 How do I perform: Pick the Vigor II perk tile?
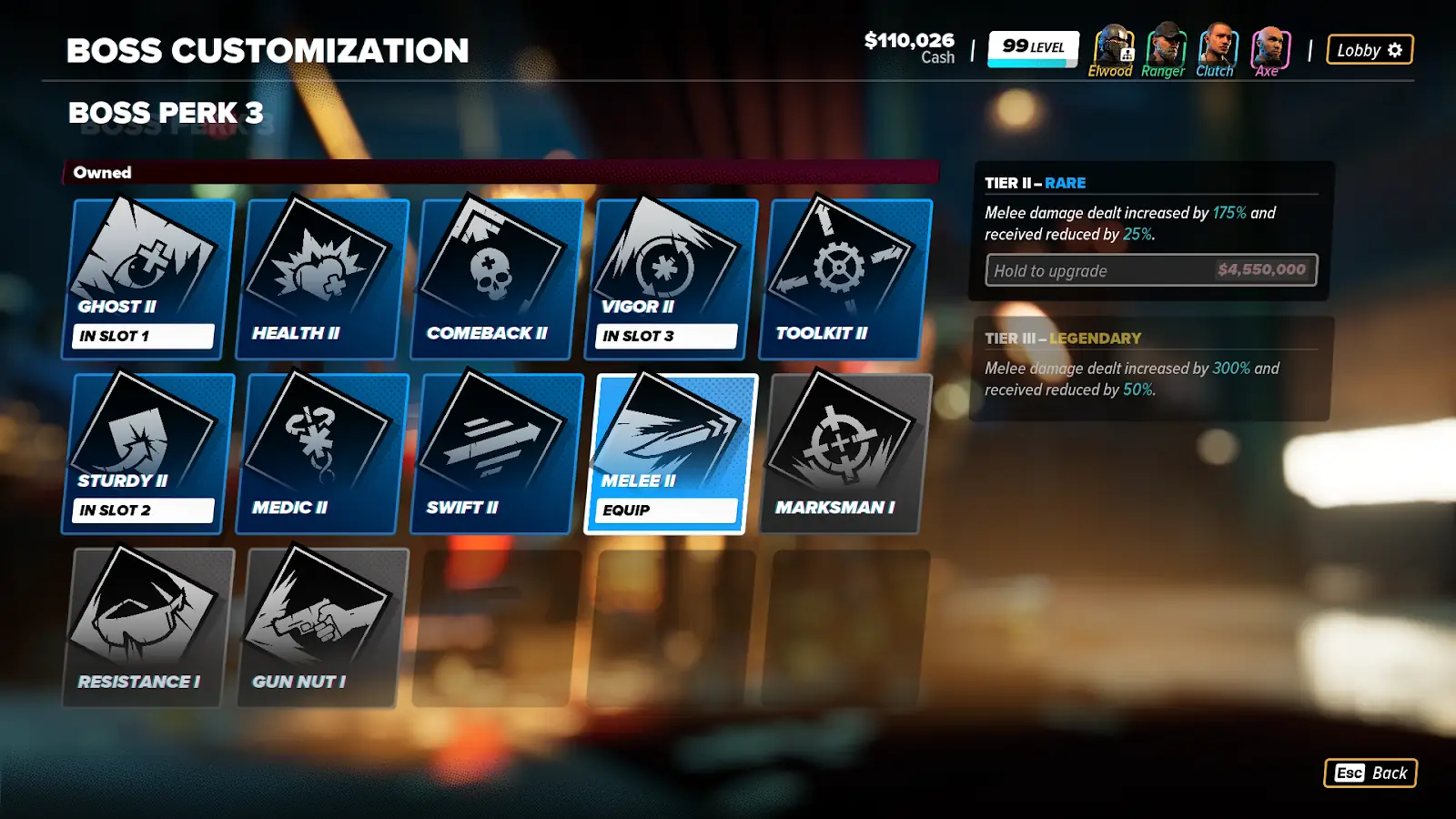(x=672, y=278)
